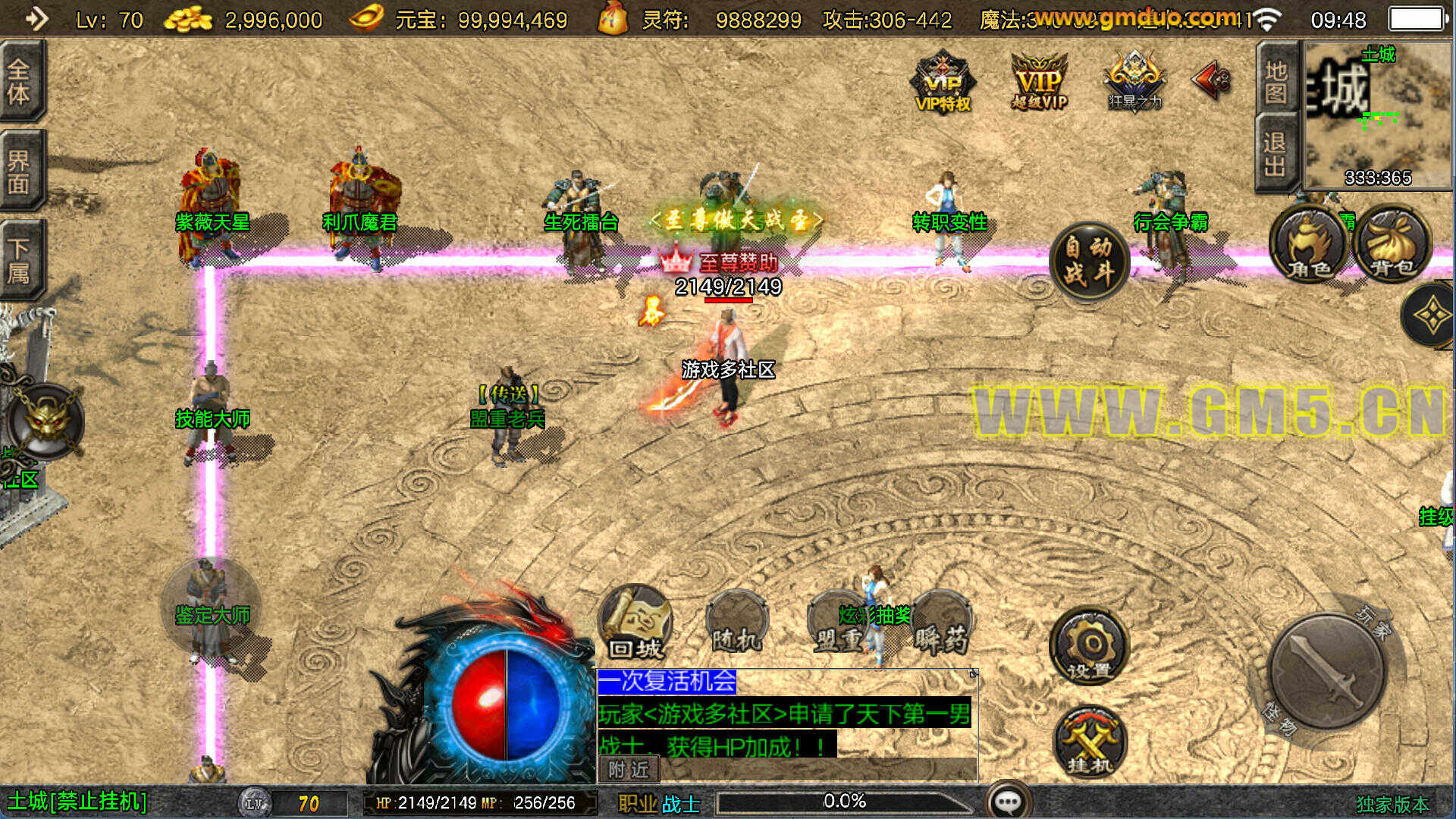Screen dimensions: 1456x819
Task: Choose the 附近 nearby chat channel
Action: coord(629,770)
